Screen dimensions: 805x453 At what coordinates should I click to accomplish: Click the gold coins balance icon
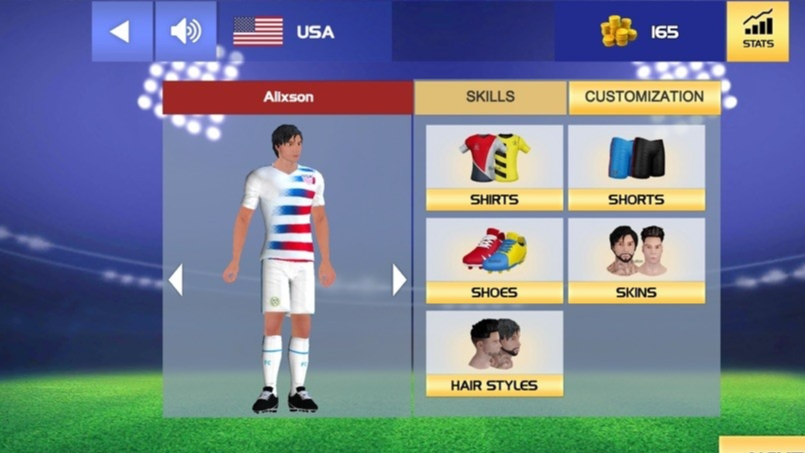click(x=618, y=32)
